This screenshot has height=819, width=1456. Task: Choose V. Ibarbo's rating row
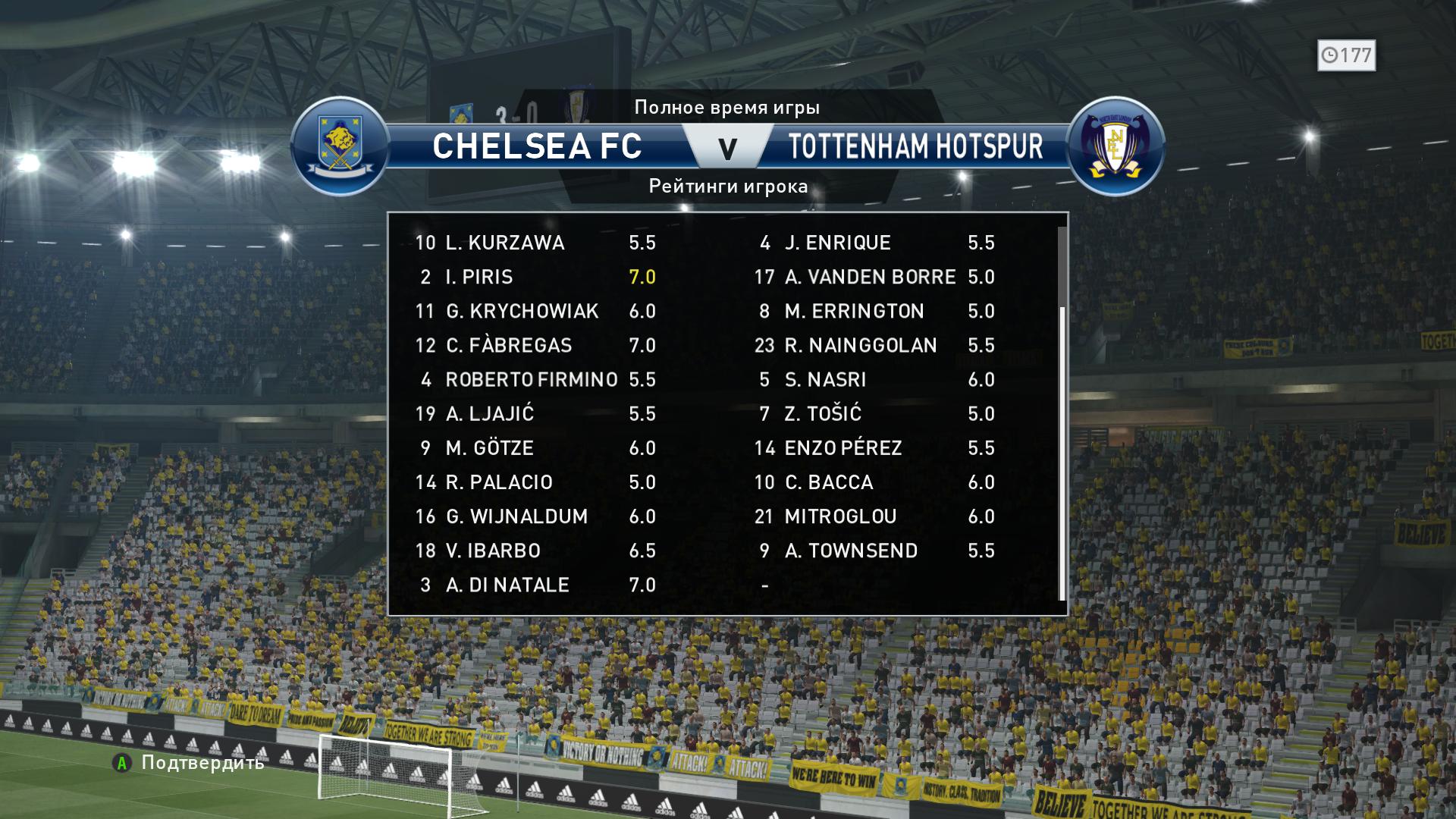535,551
